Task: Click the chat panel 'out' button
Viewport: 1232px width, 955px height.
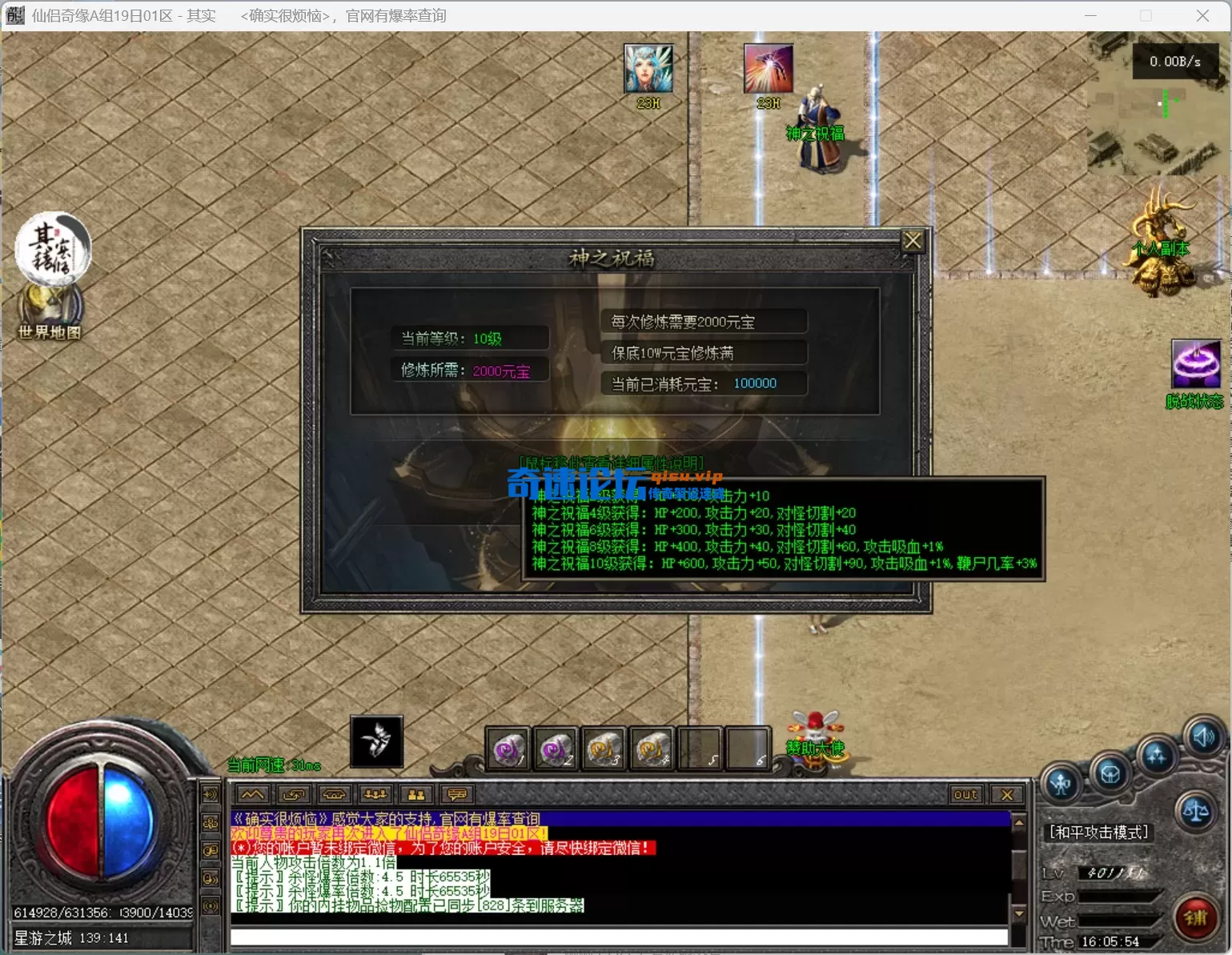Action: pos(965,795)
